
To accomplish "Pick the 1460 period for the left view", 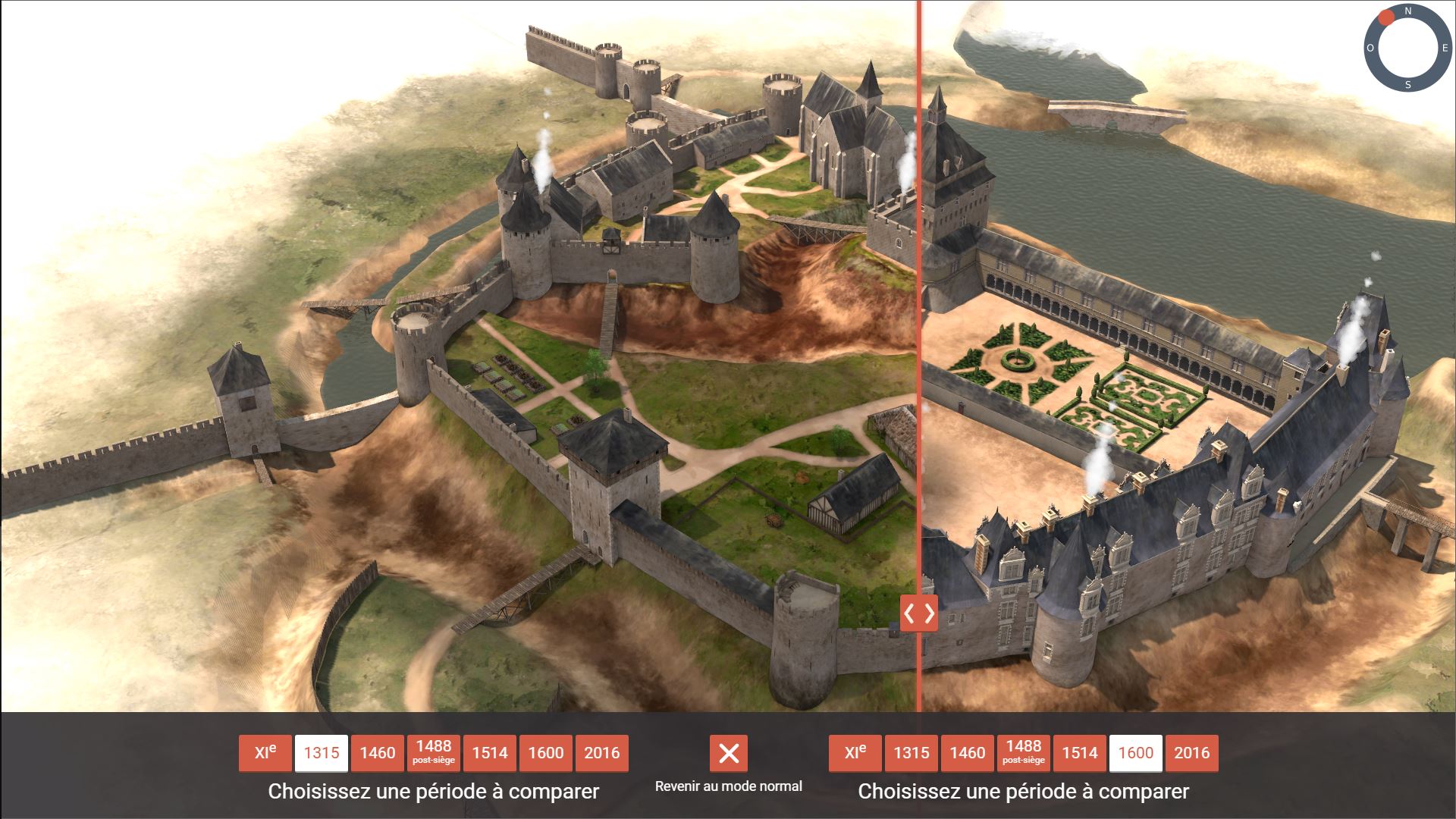I will [378, 753].
